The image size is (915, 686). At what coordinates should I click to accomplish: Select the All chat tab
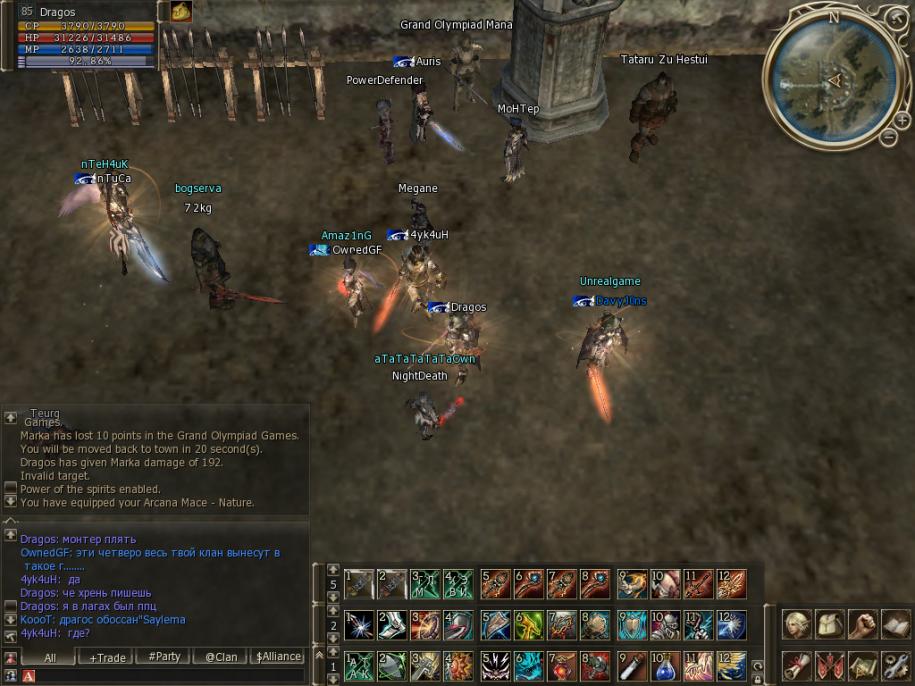coord(50,657)
